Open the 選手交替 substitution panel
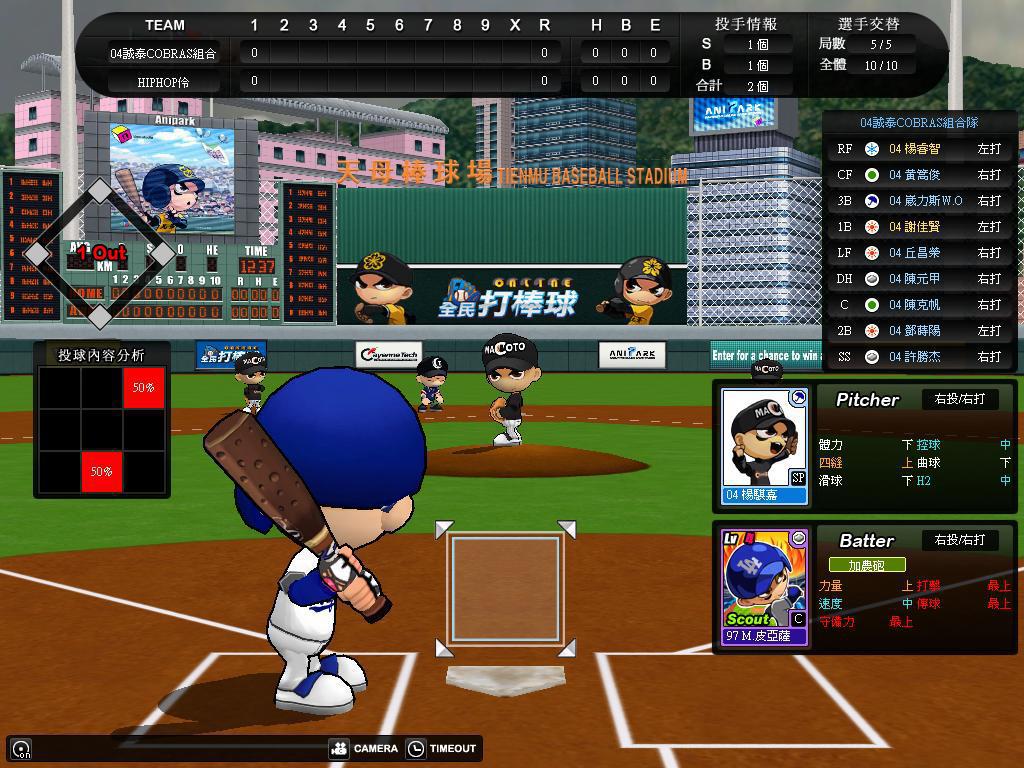Screen dimensions: 1024x768 tap(868, 24)
